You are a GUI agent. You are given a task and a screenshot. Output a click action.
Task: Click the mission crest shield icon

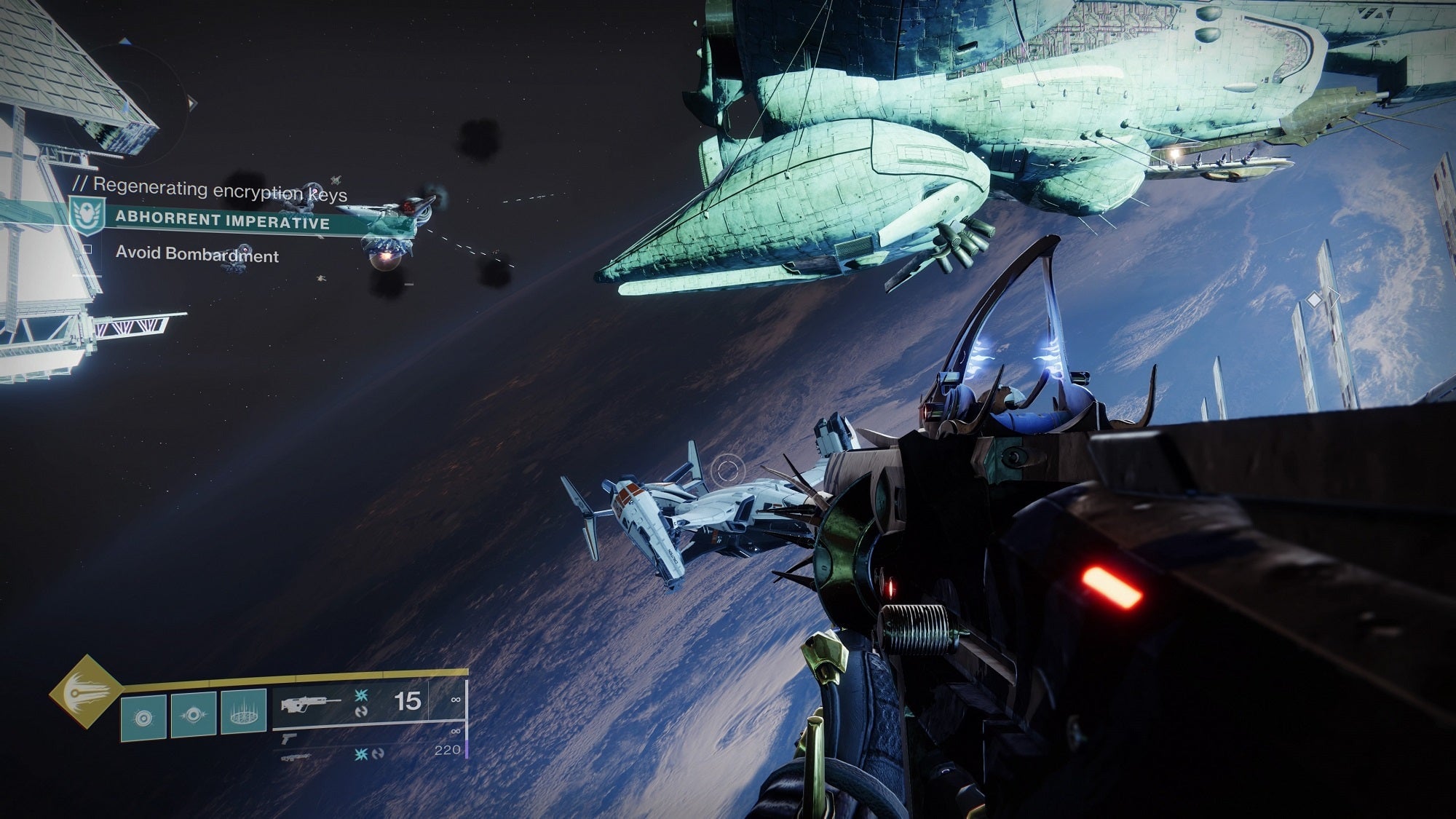pyautogui.click(x=89, y=215)
